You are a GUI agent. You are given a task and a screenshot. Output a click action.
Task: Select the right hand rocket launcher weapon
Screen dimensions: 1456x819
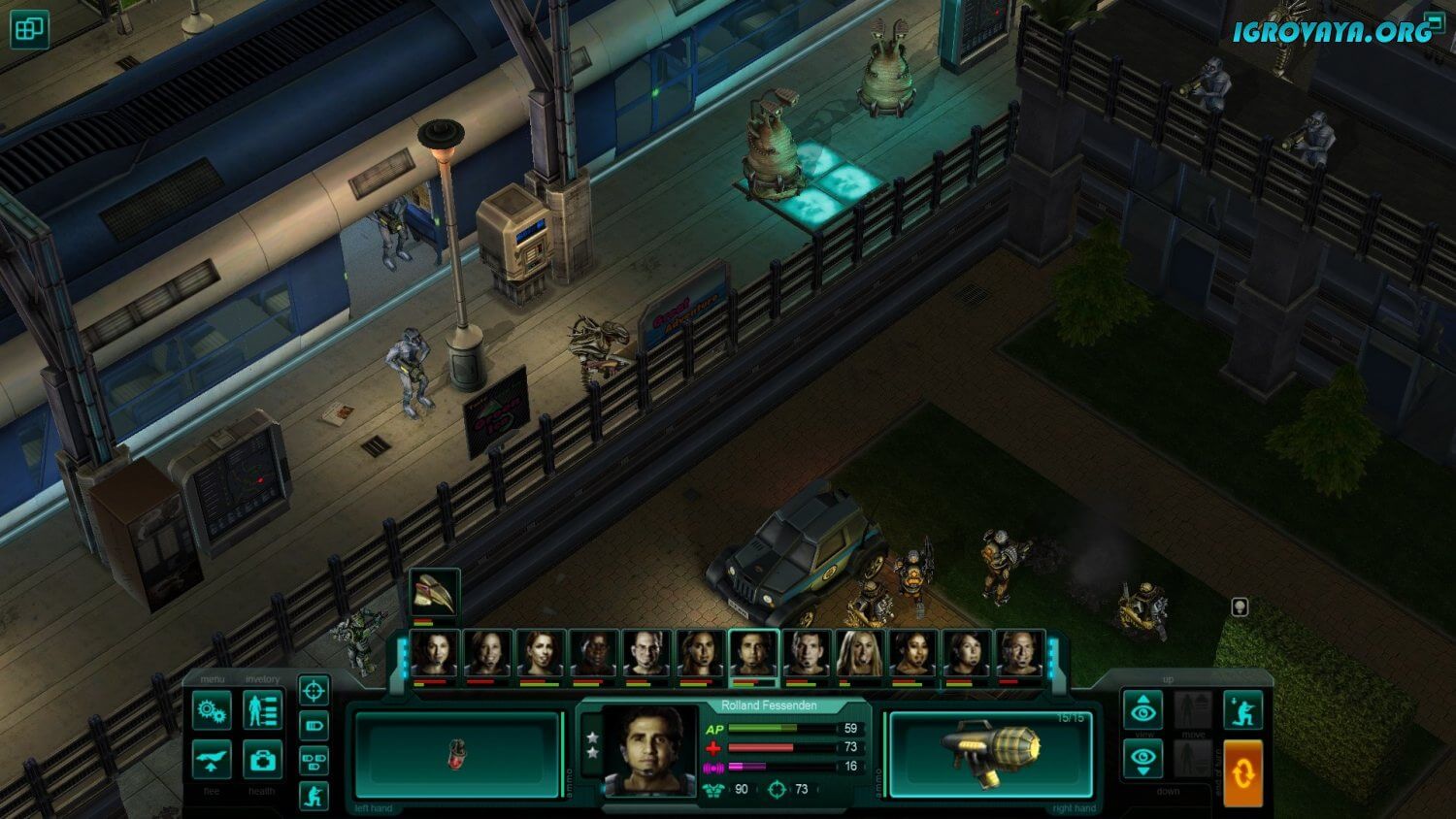tap(990, 755)
